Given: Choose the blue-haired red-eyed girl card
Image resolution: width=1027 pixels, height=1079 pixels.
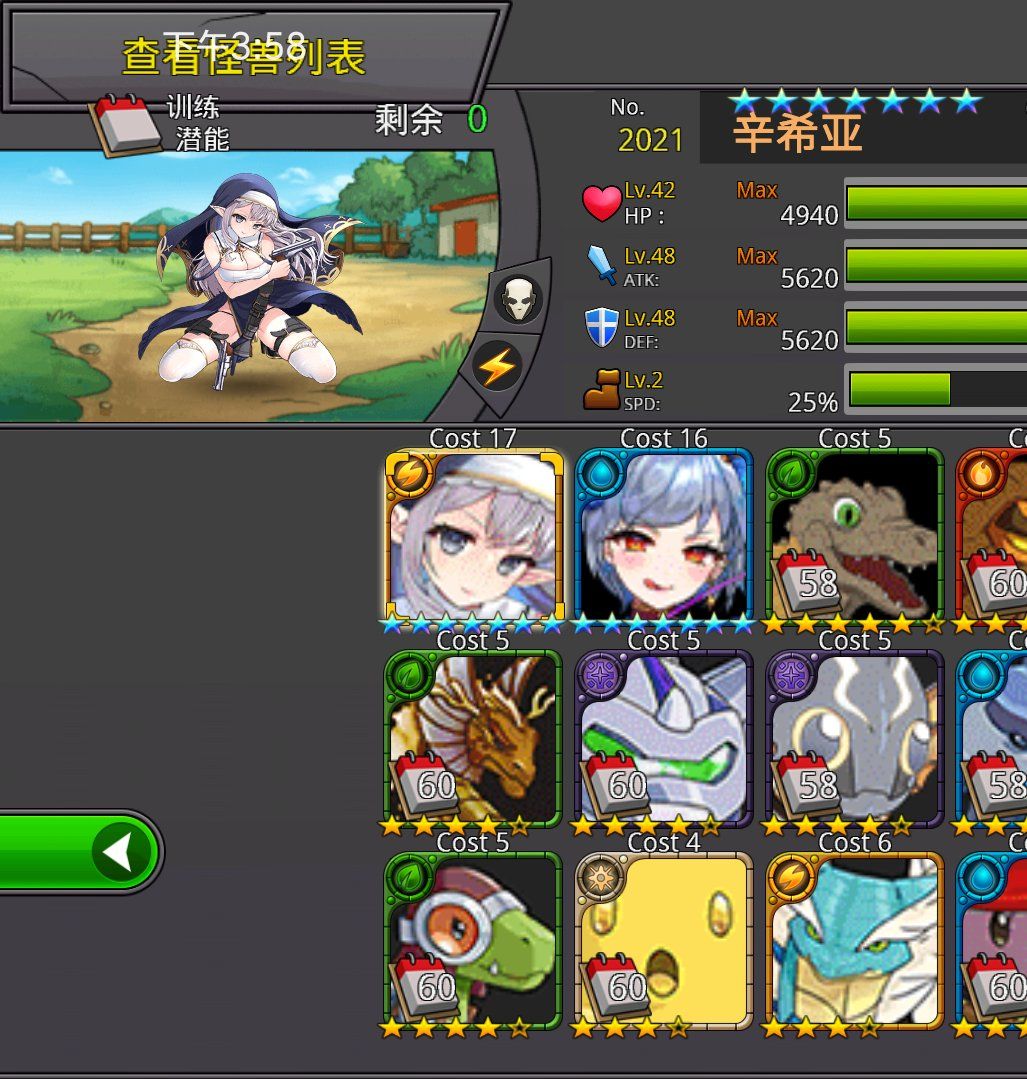Looking at the screenshot, I should [664, 537].
